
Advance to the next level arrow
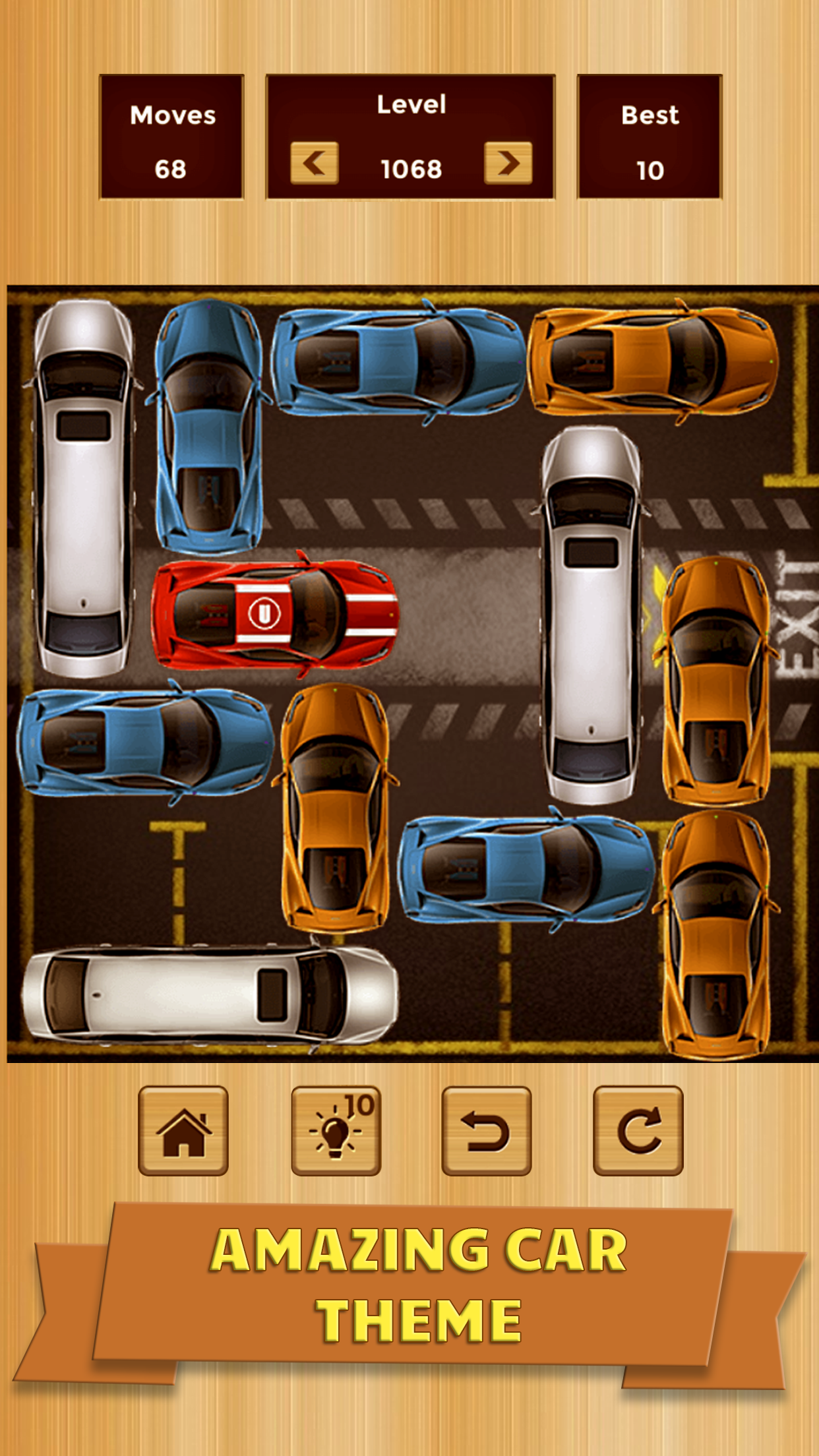(508, 163)
